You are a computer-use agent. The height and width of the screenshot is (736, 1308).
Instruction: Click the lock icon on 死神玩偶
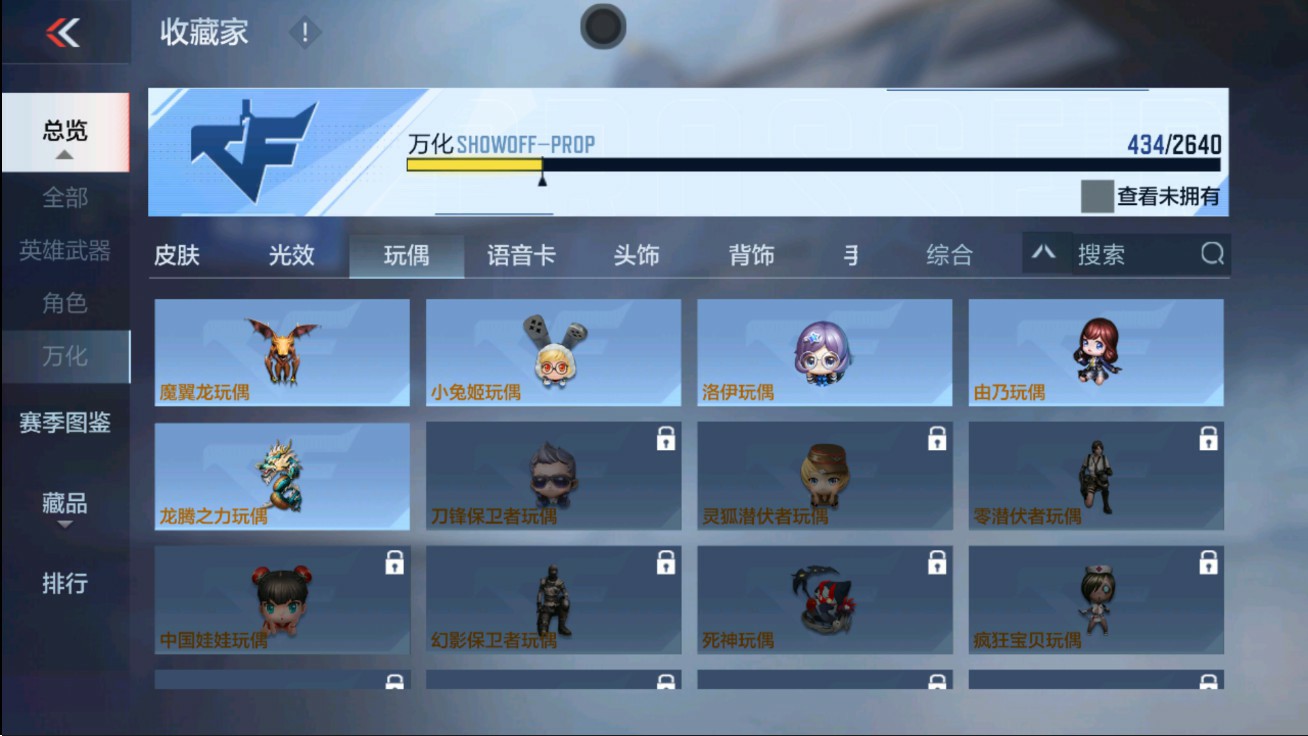pos(935,565)
